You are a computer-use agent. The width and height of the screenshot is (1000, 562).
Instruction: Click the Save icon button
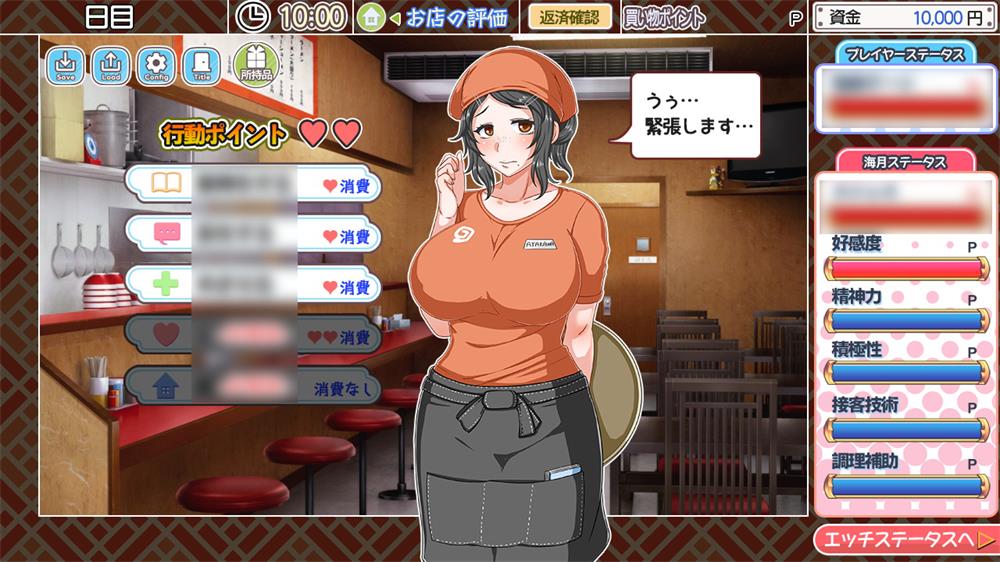(x=66, y=66)
